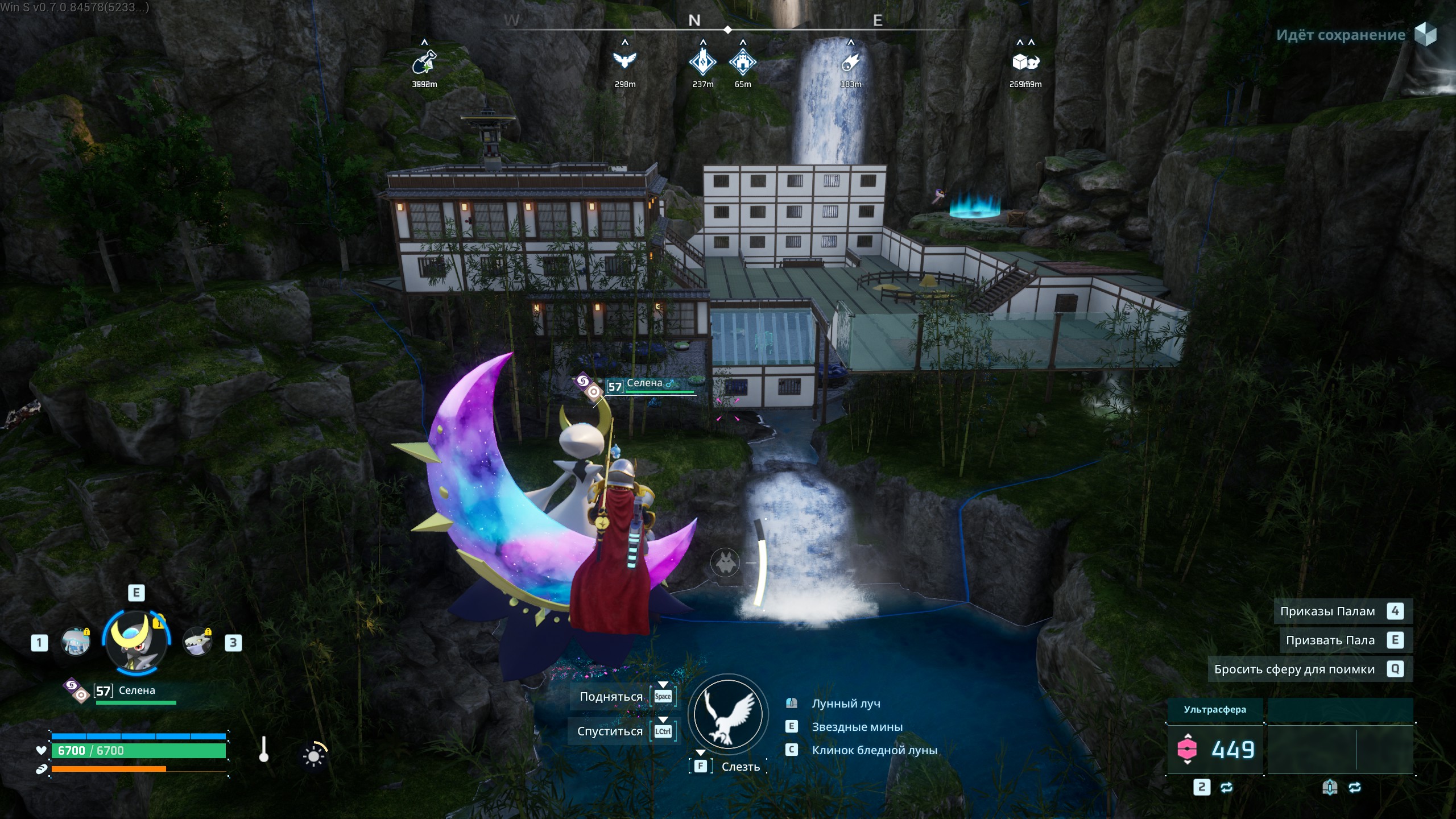Choose the left party pal portrait
The height and width of the screenshot is (819, 1456).
76,643
